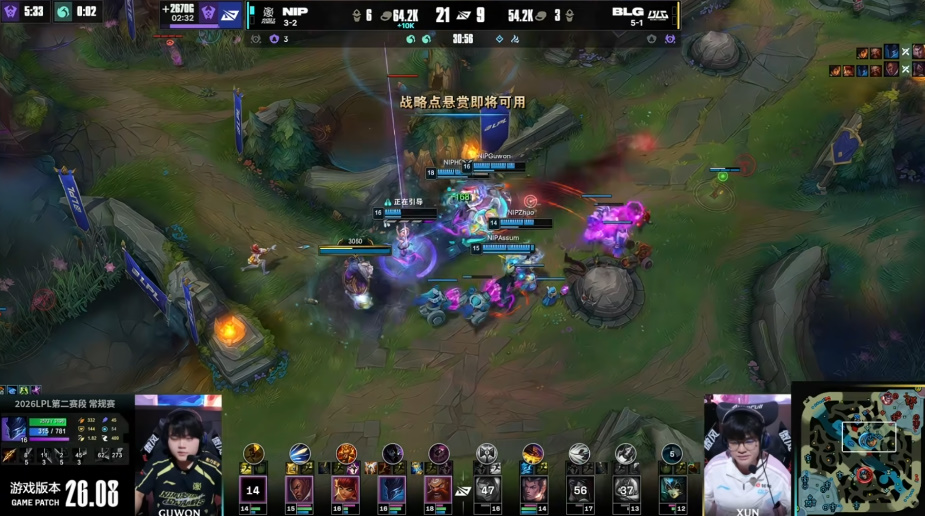Select the dark-haired level 14 BLG champion portrait

[534, 489]
